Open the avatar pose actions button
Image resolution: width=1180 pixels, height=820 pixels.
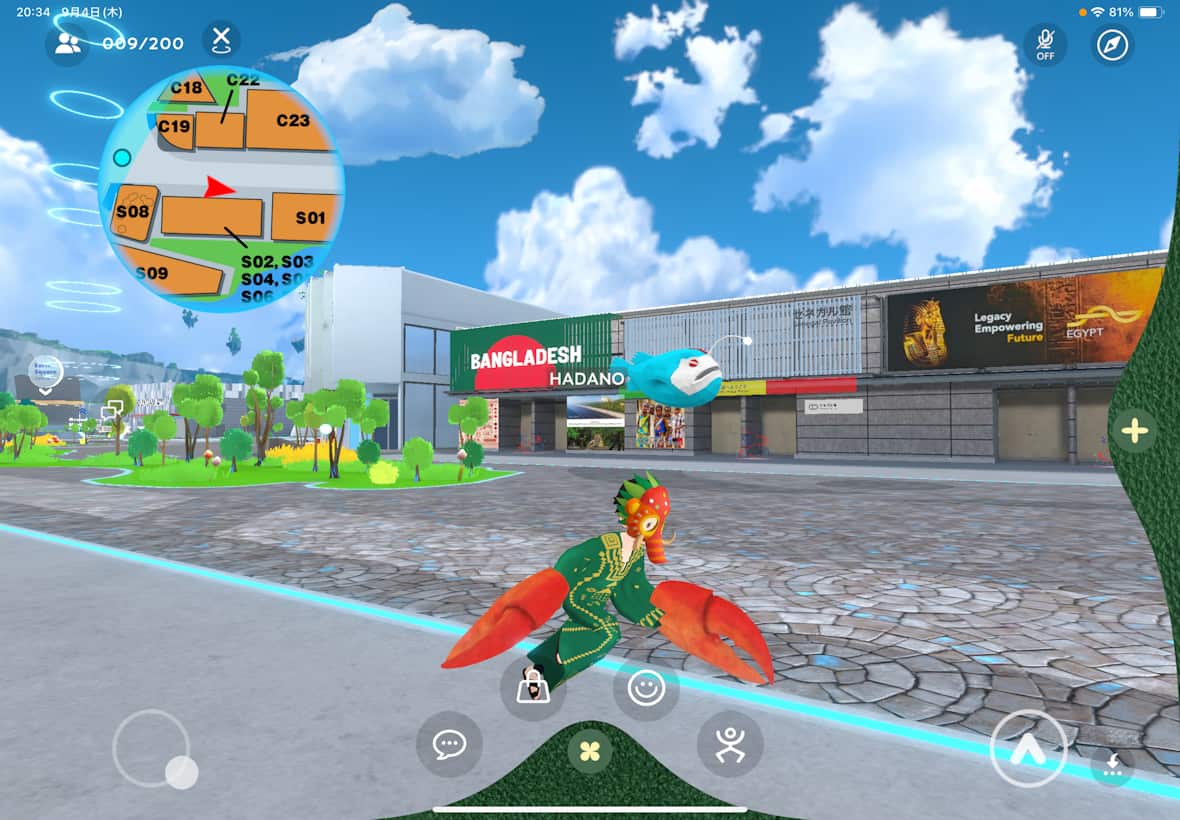[730, 744]
